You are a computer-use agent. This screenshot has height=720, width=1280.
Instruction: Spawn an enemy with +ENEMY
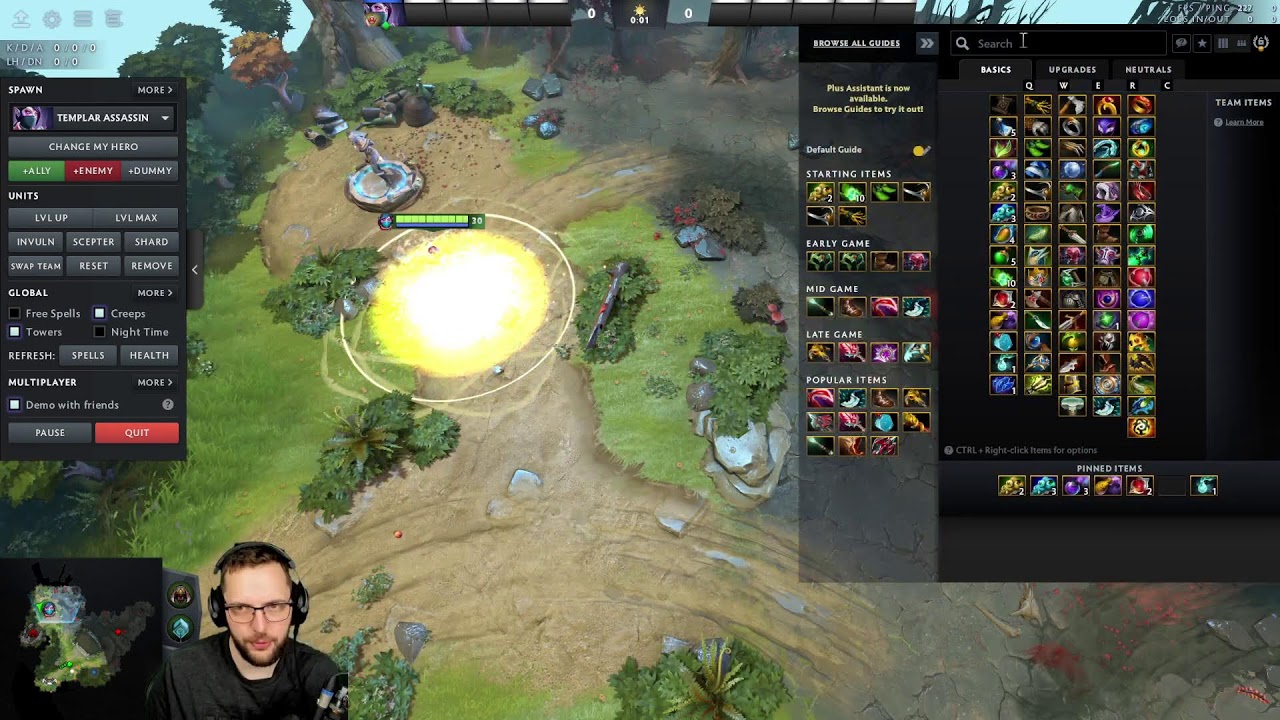[93, 171]
